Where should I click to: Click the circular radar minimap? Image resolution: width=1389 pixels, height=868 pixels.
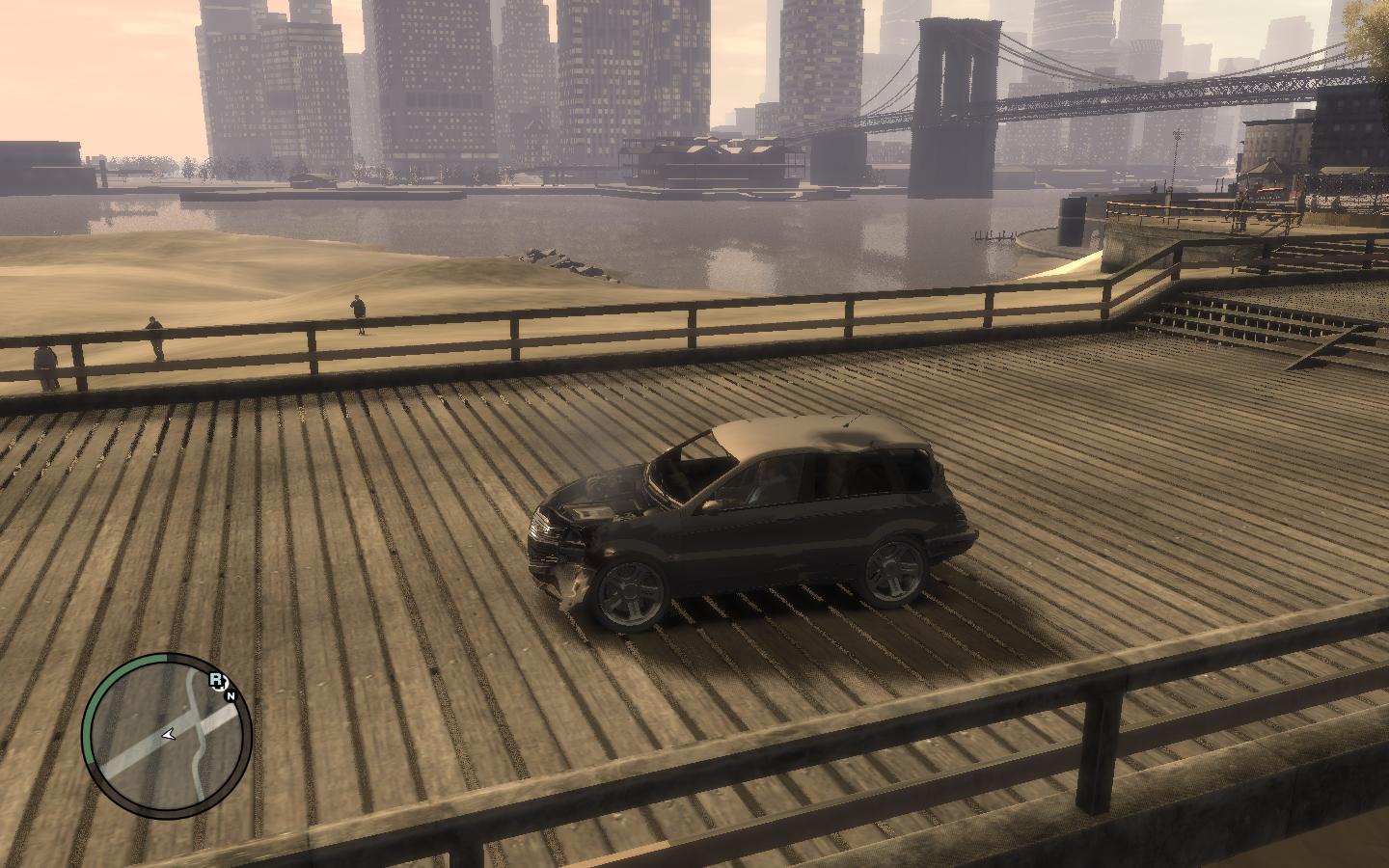click(x=166, y=738)
